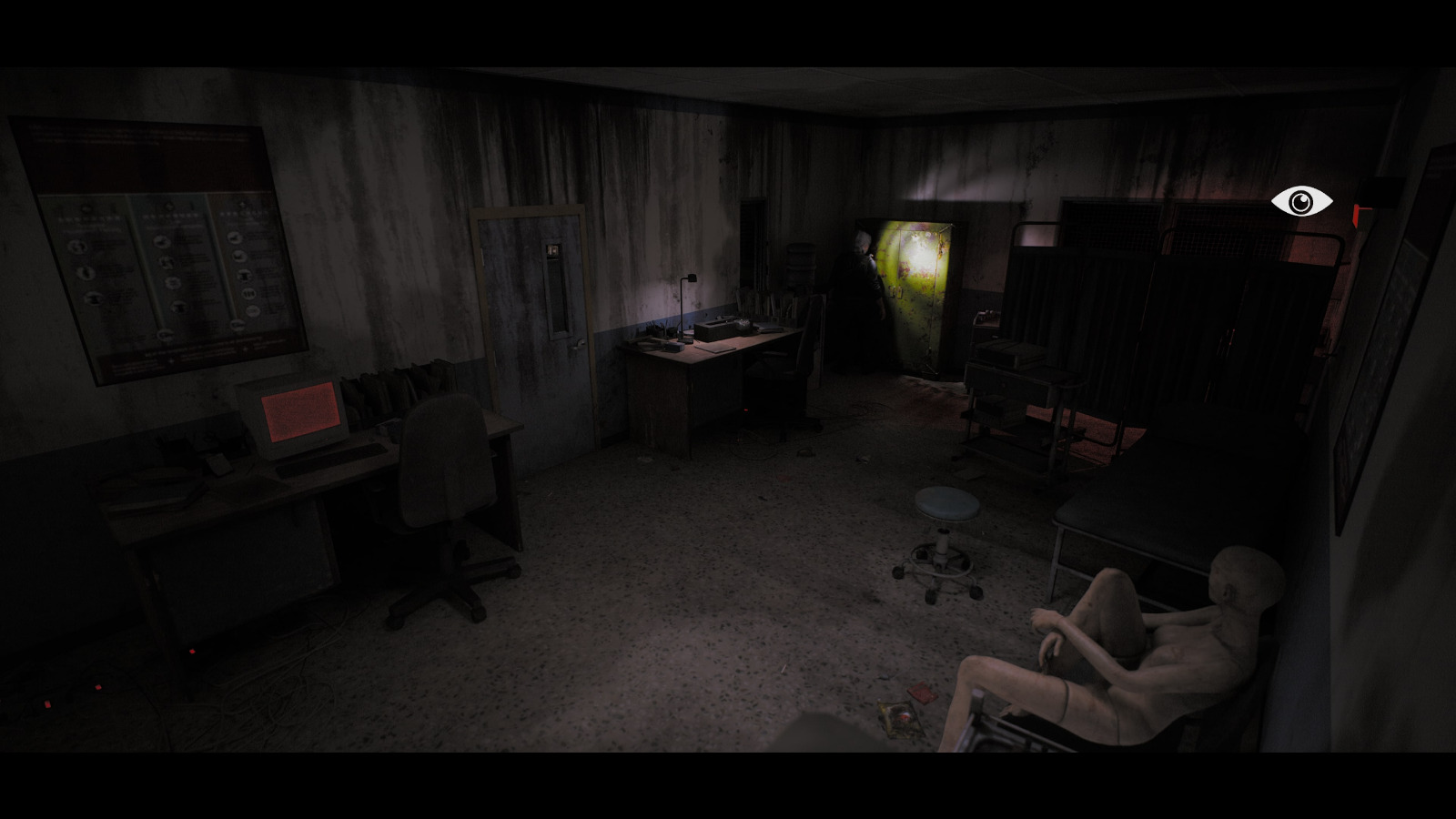
Task: Pick up the red card on the floor
Action: coord(921,694)
